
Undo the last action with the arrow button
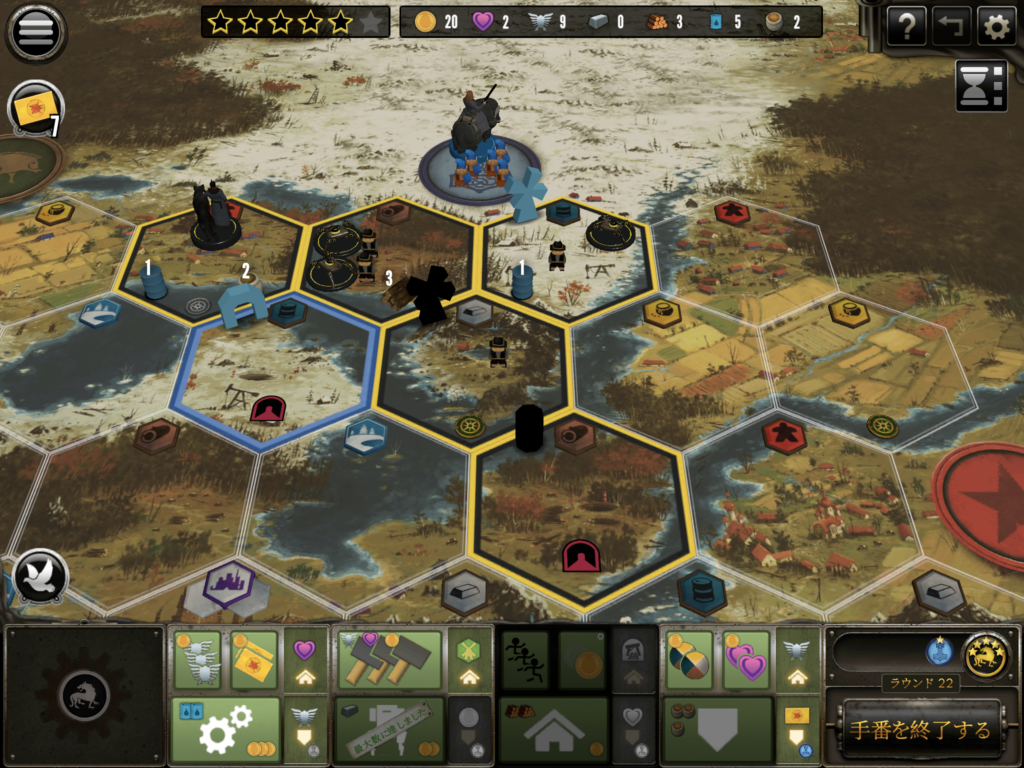(x=951, y=27)
